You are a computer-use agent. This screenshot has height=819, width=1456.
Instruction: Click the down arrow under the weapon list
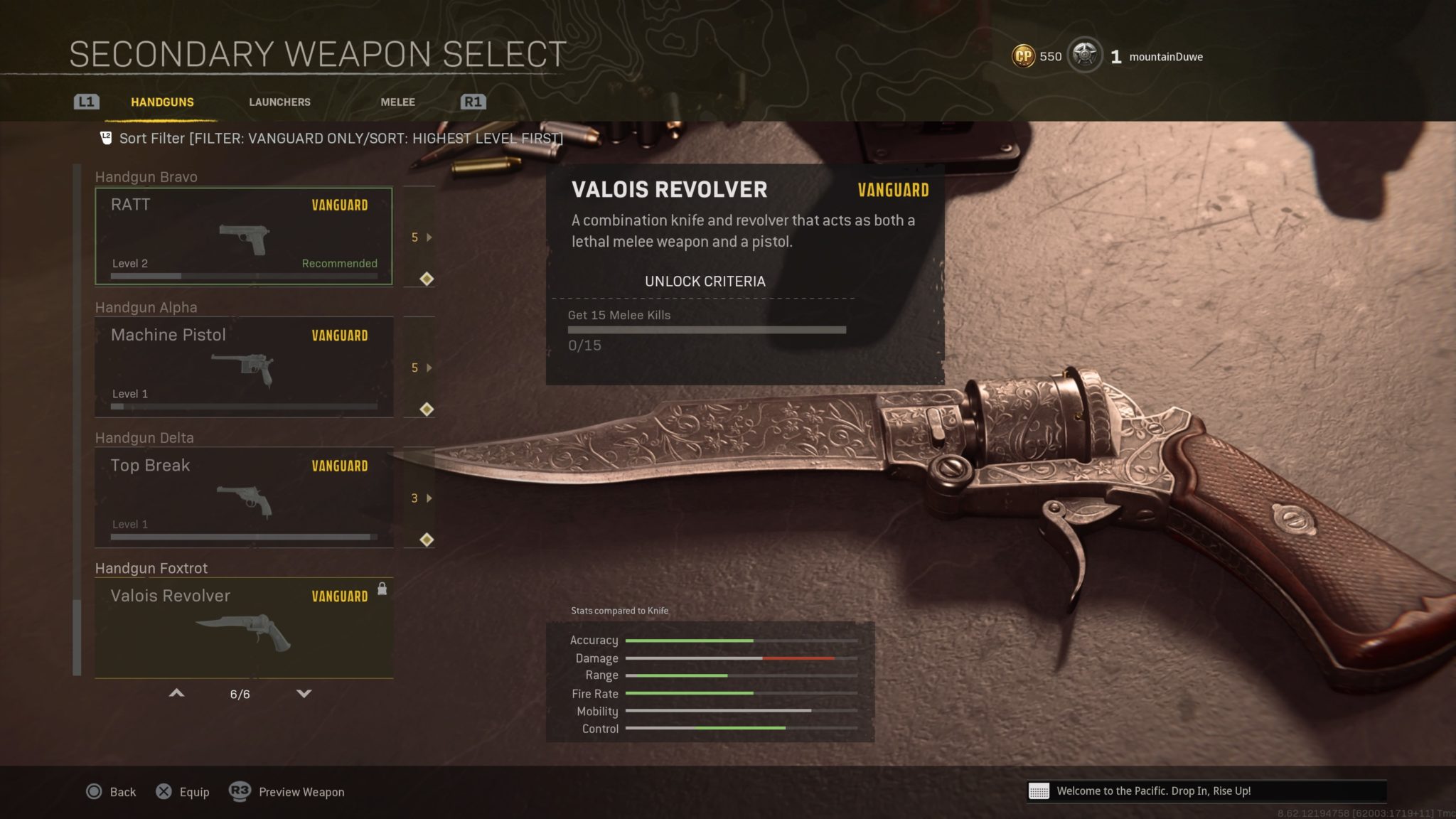(304, 692)
